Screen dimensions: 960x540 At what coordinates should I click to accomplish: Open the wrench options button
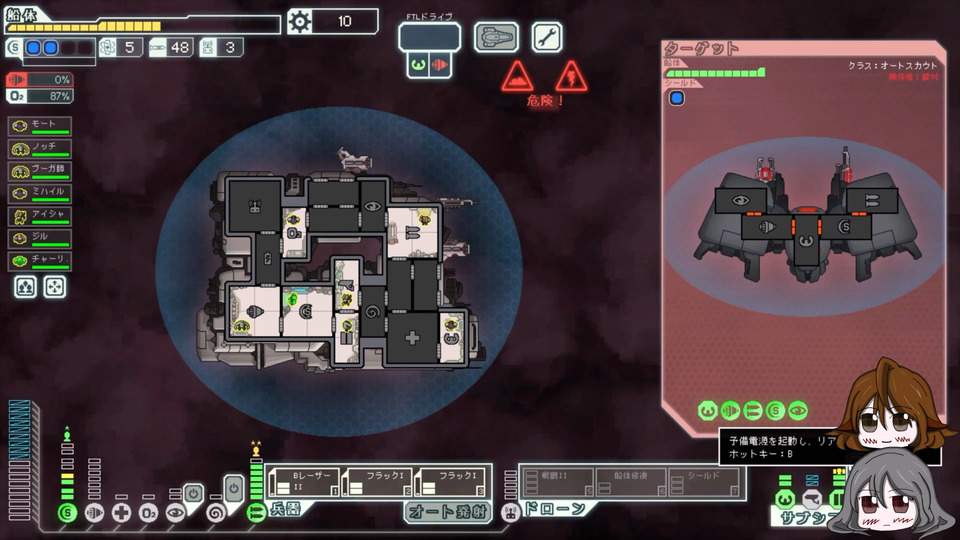(x=546, y=38)
